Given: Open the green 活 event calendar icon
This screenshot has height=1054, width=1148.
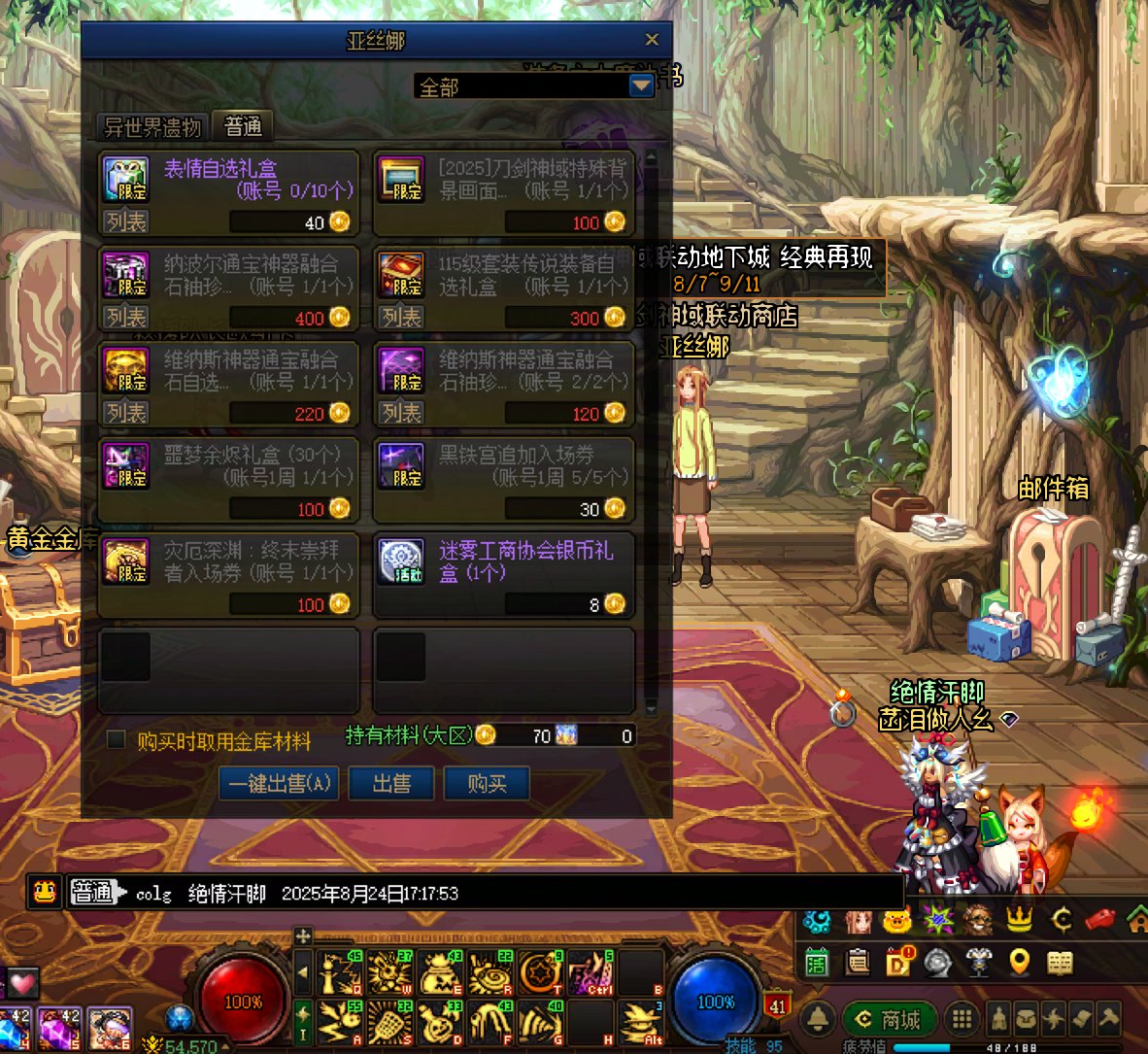Looking at the screenshot, I should pos(816,962).
